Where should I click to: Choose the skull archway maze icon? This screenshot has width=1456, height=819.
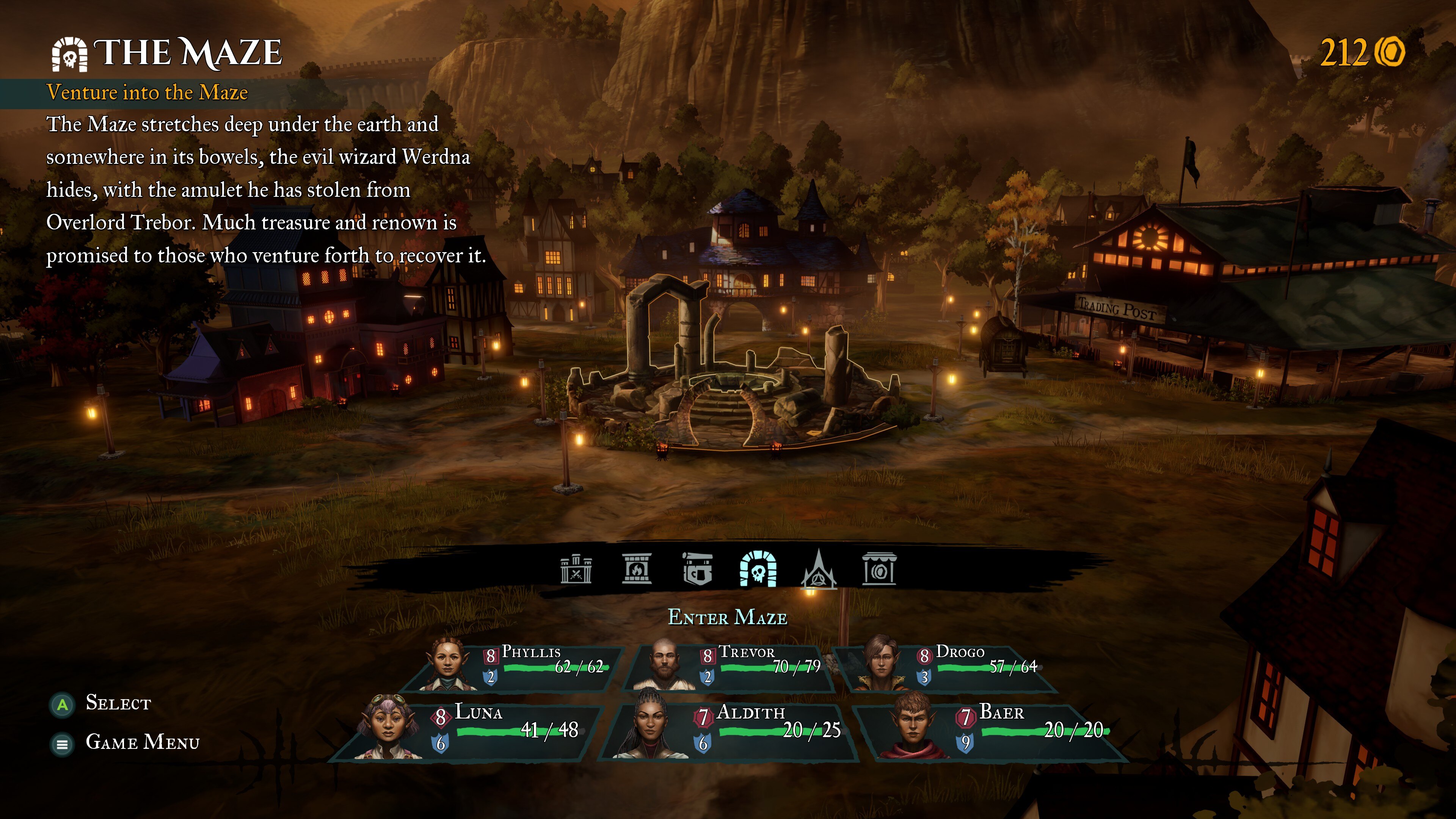point(758,569)
